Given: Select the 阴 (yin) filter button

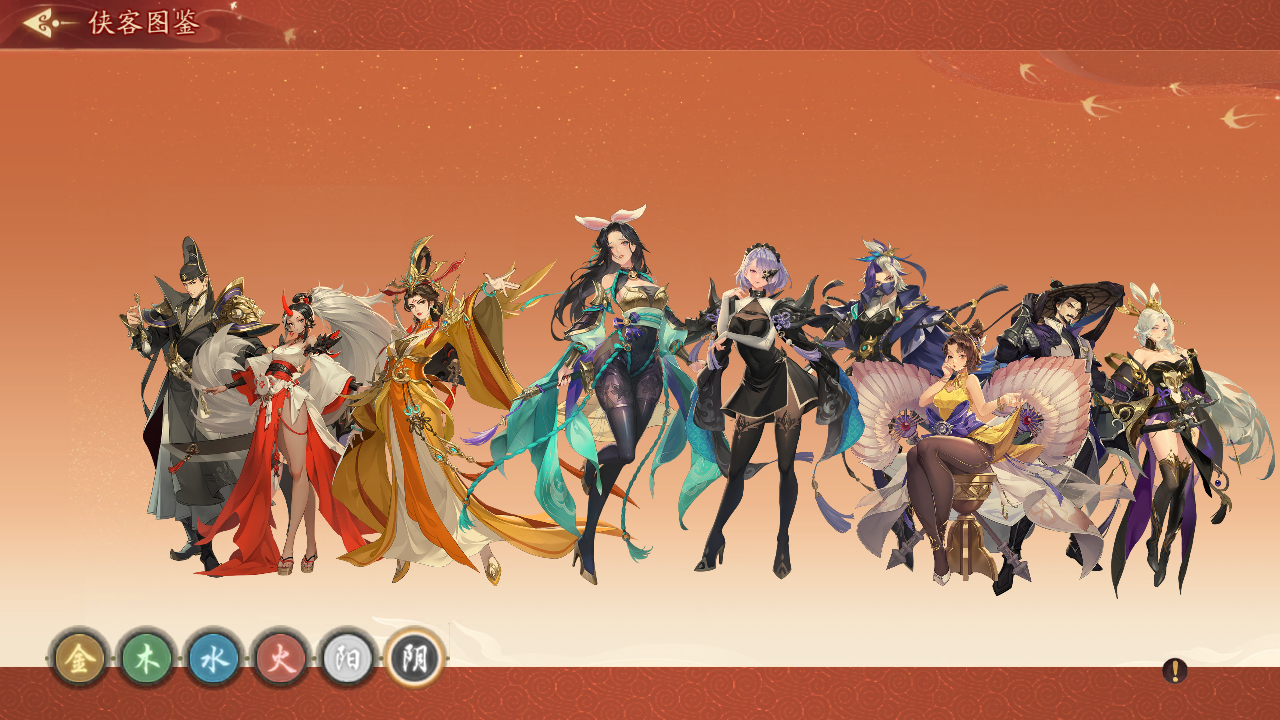Looking at the screenshot, I should pyautogui.click(x=415, y=658).
